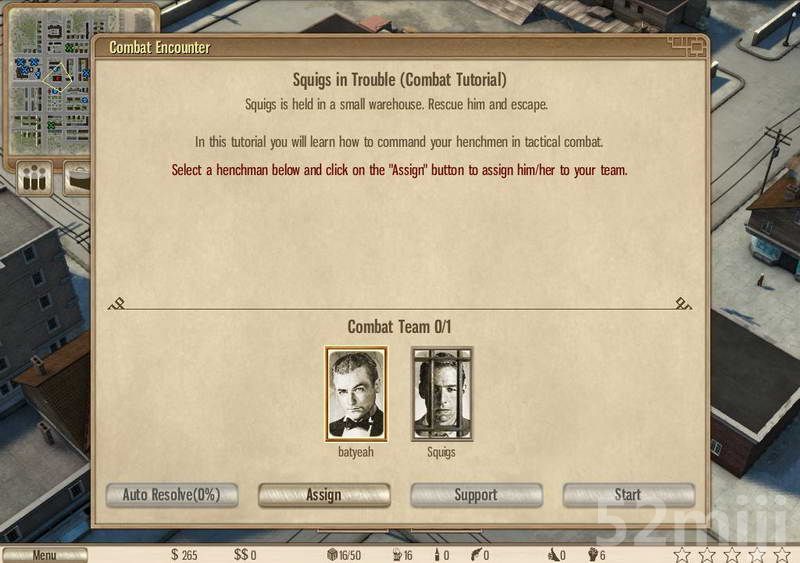Screen dimensions: 800x563
Task: Start the combat encounter
Action: [628, 495]
